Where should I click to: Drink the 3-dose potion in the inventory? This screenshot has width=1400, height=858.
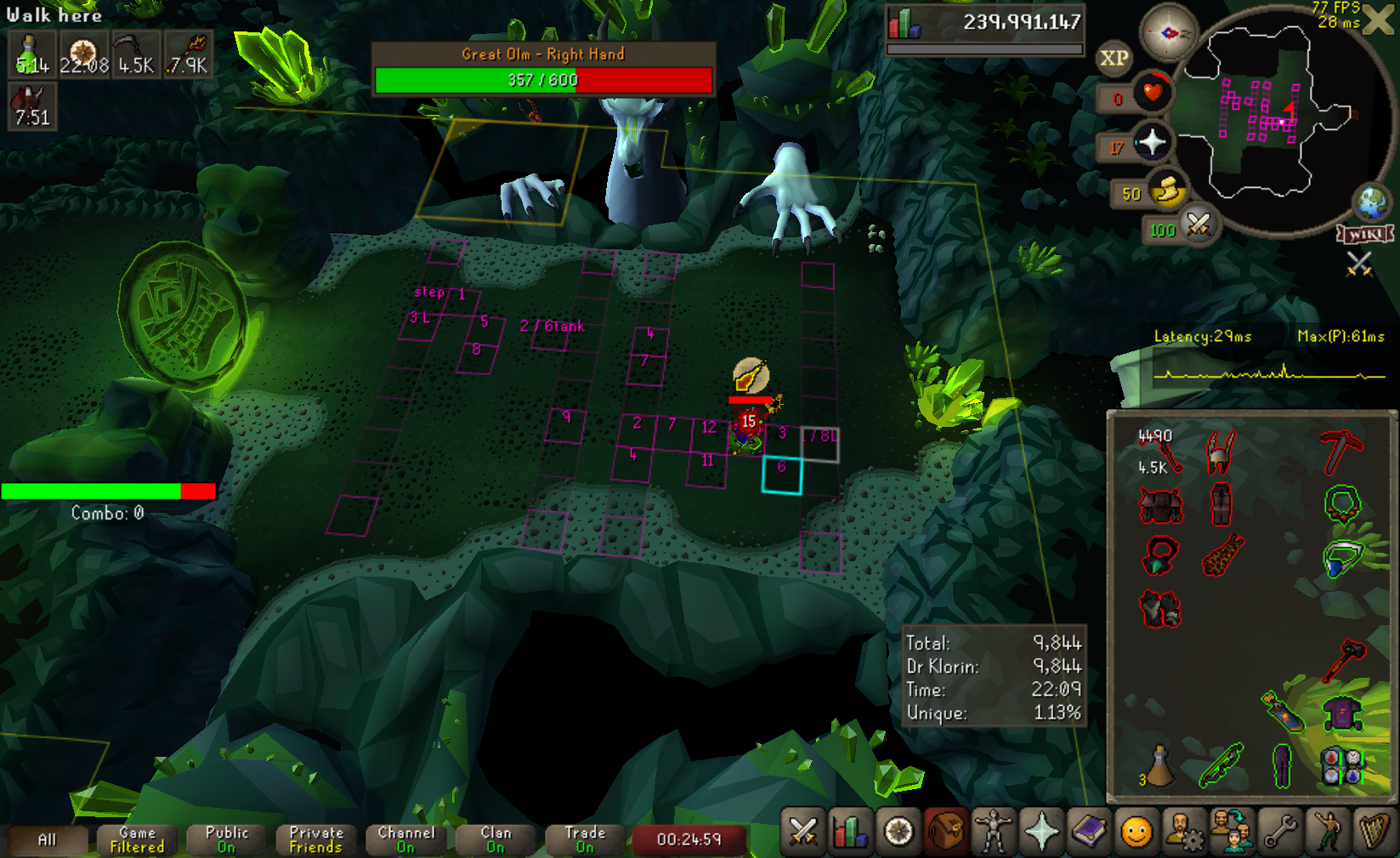click(x=1158, y=765)
